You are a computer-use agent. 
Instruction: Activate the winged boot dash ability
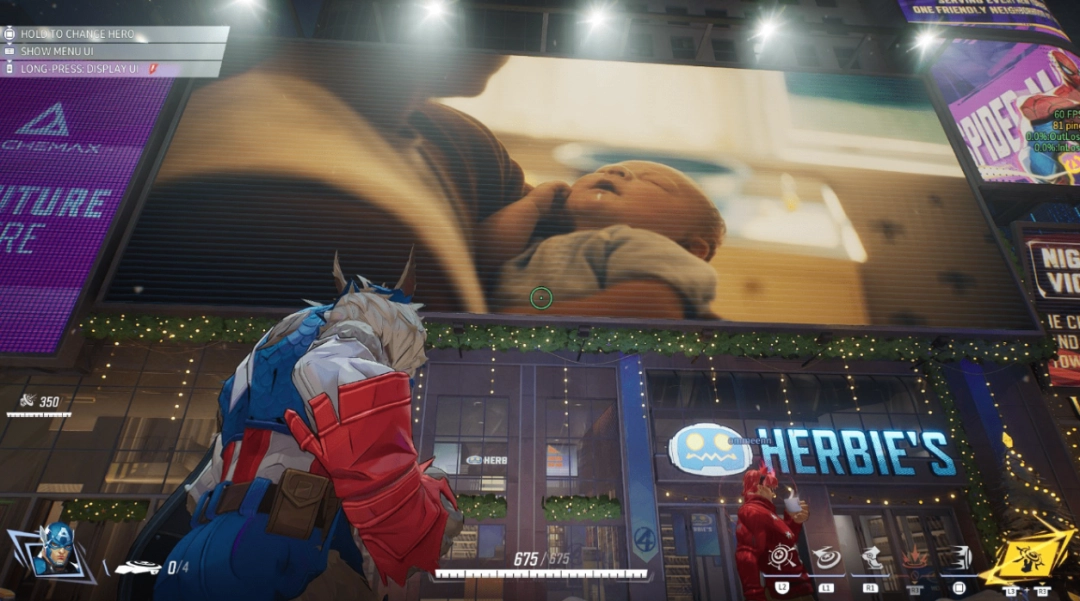tap(871, 558)
